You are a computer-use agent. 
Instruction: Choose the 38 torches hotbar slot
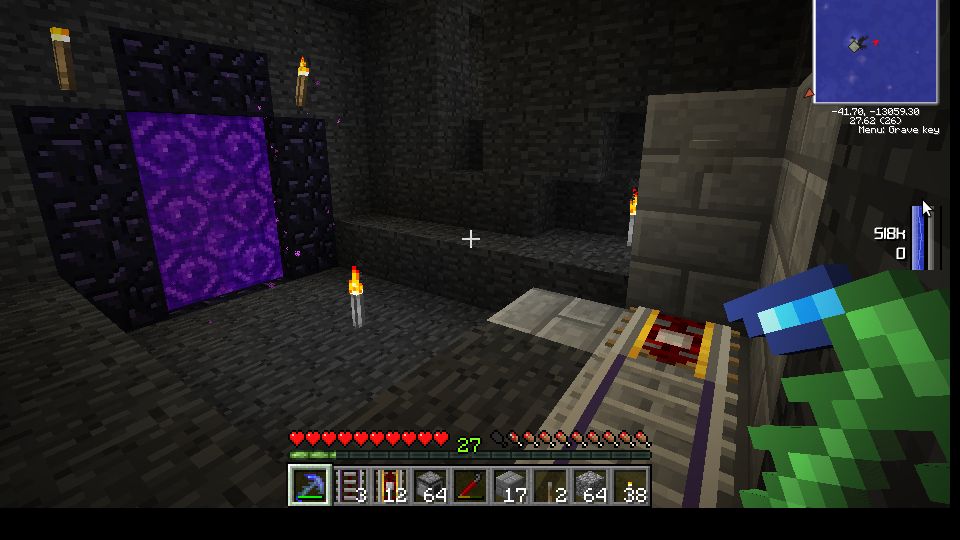pos(630,486)
